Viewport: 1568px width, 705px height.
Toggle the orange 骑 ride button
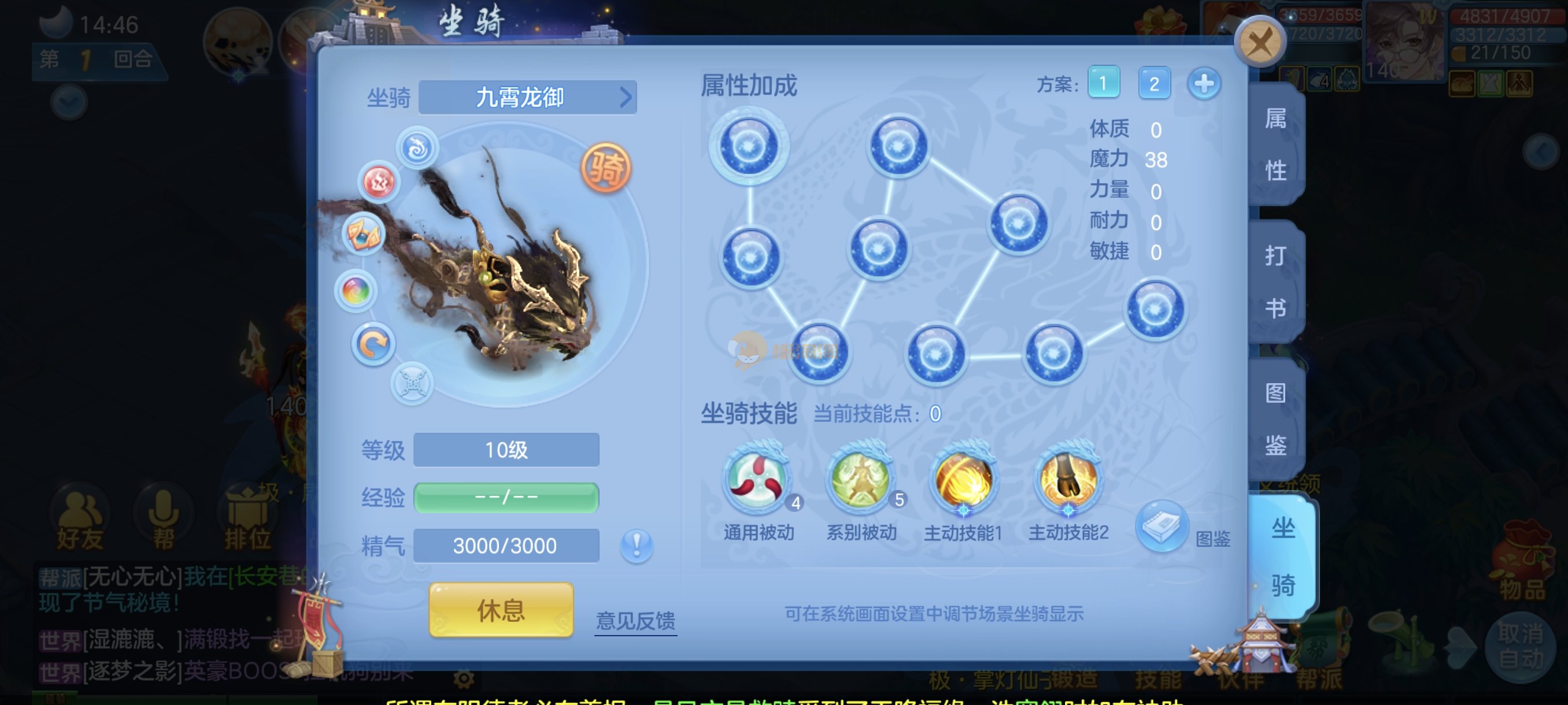[x=606, y=167]
